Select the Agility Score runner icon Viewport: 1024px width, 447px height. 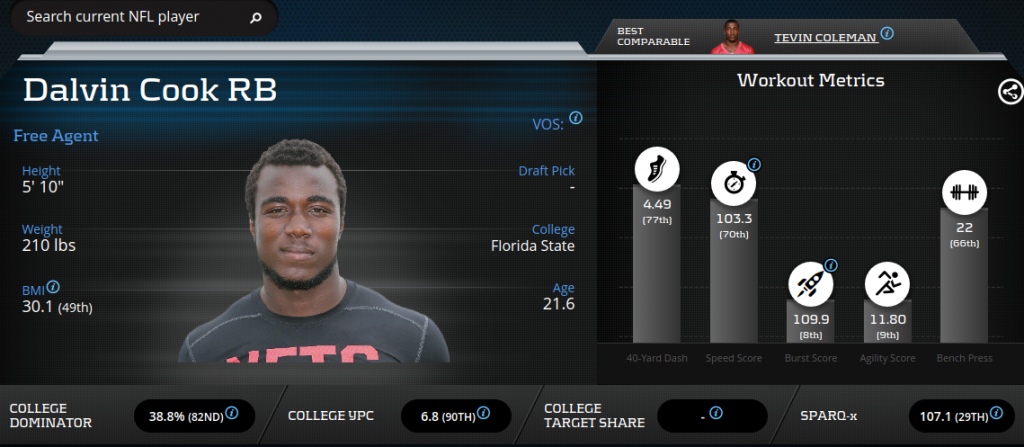pos(886,283)
